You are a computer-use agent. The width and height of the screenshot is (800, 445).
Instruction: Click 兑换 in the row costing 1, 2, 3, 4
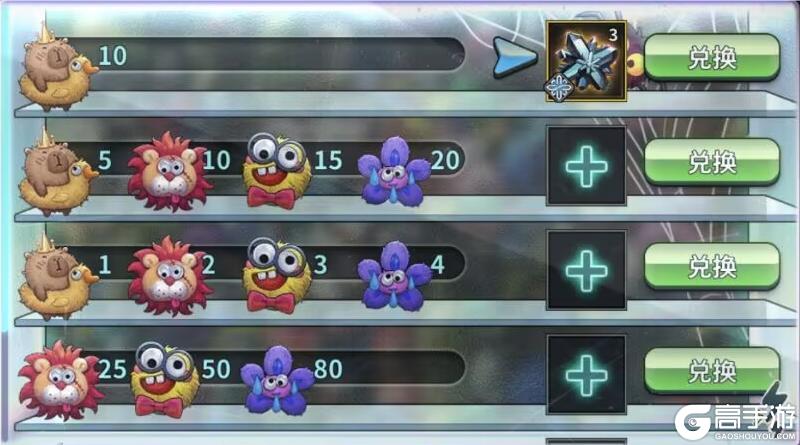tap(711, 266)
